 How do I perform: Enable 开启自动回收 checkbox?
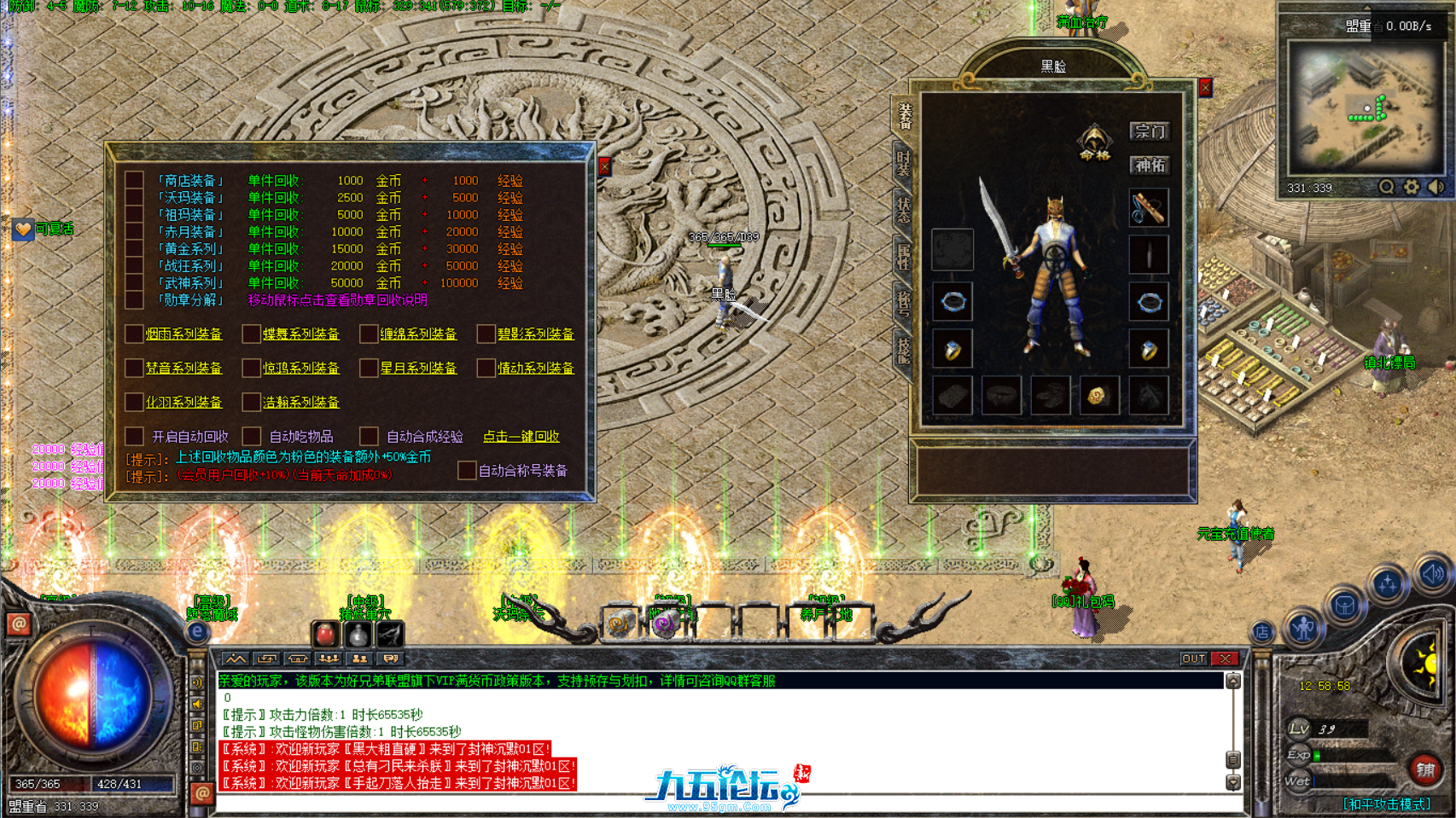tap(134, 436)
